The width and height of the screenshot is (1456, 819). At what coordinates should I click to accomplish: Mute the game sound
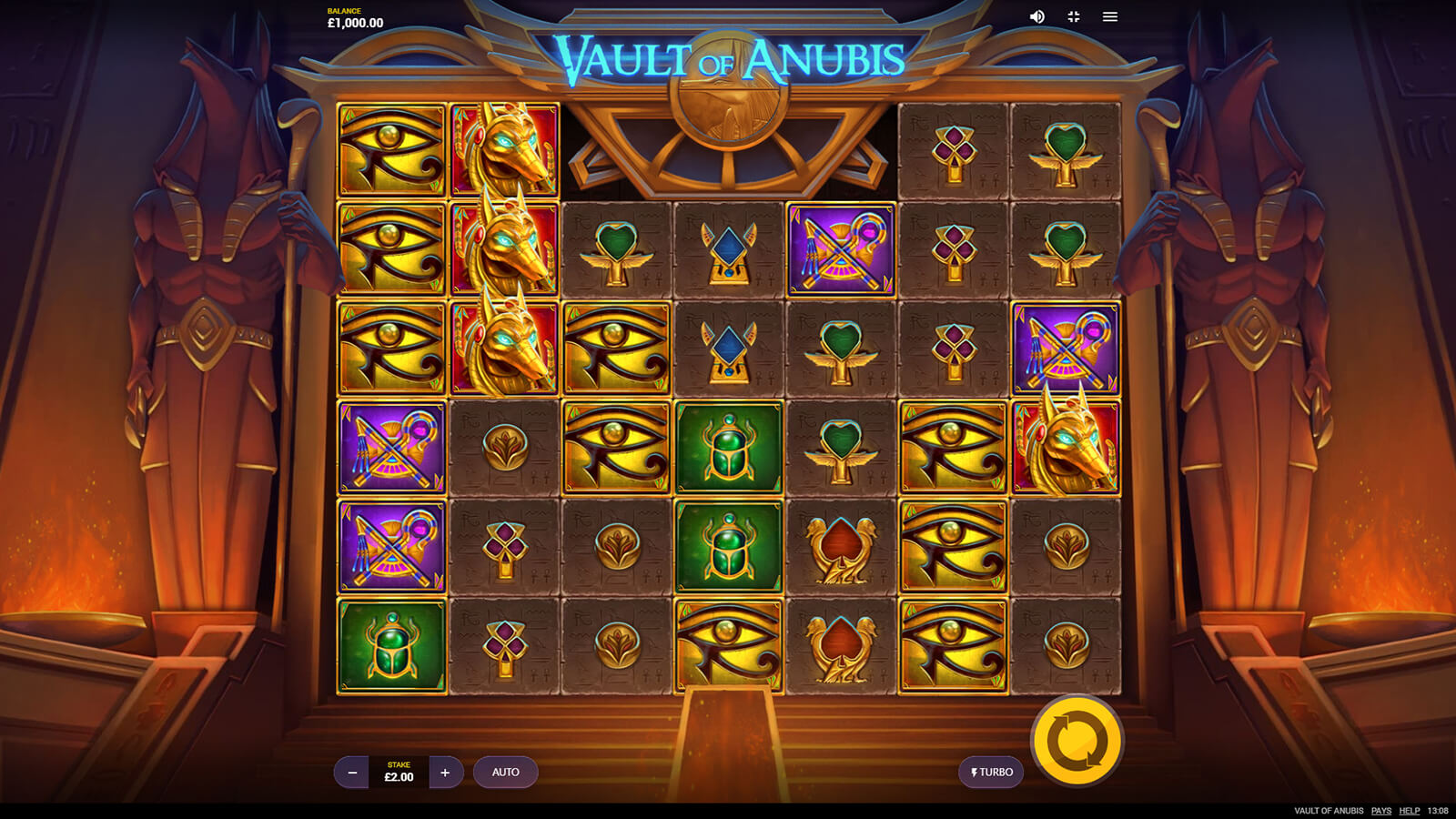1036,16
